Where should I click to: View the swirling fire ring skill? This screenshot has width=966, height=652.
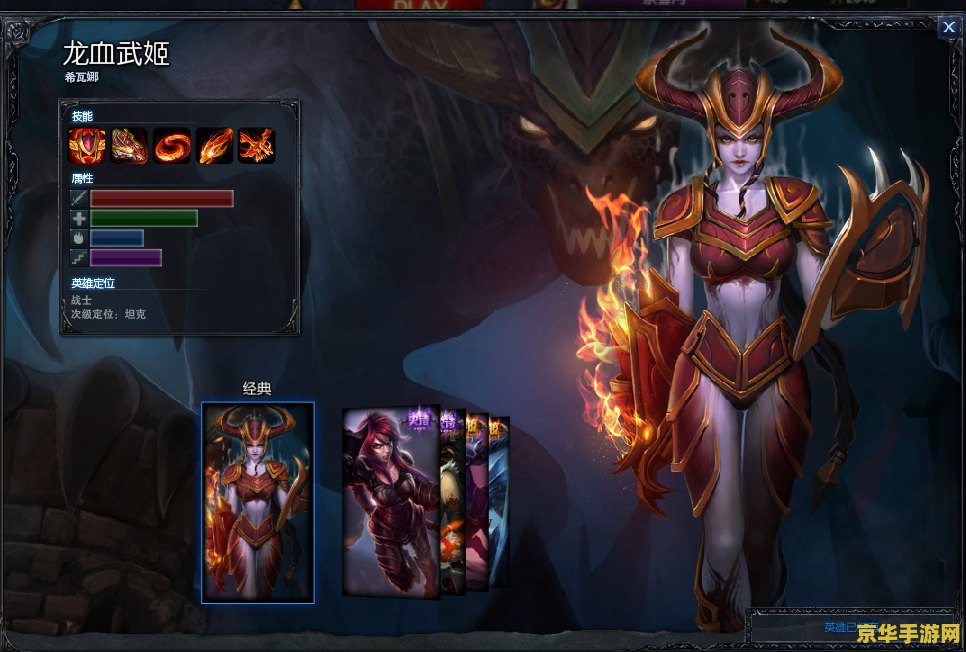172,146
